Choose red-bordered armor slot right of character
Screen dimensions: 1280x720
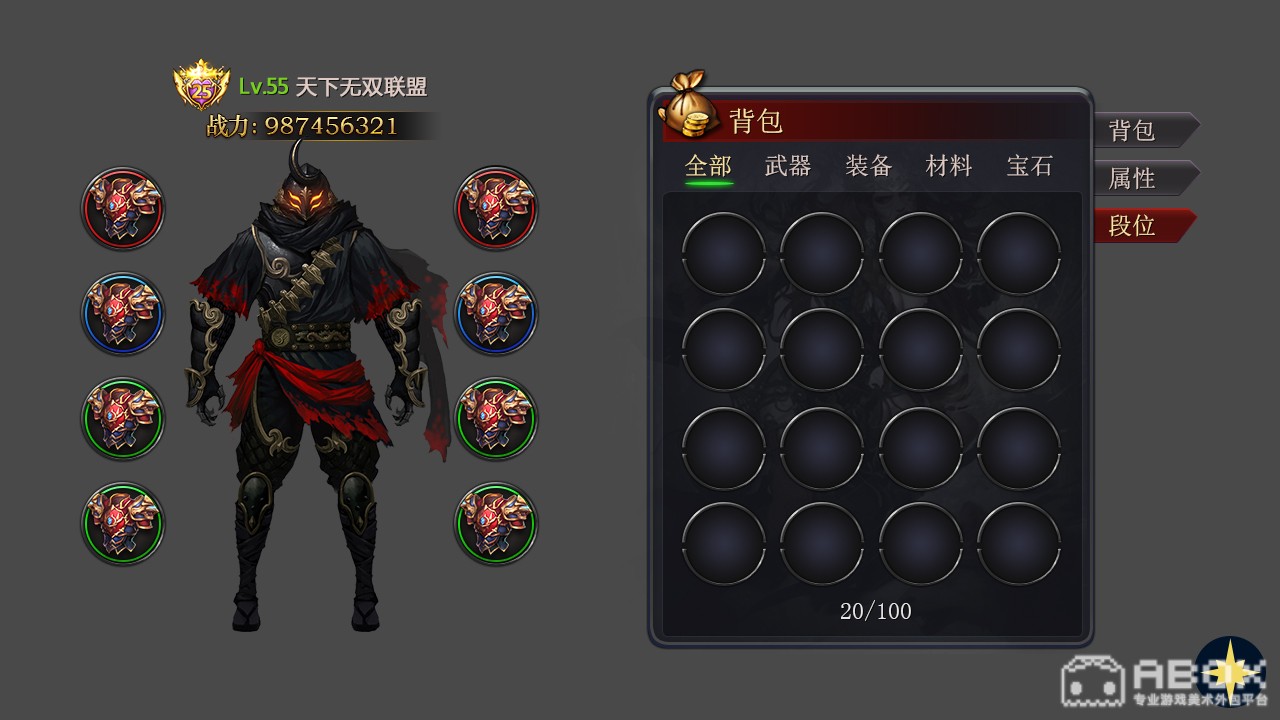[x=496, y=208]
